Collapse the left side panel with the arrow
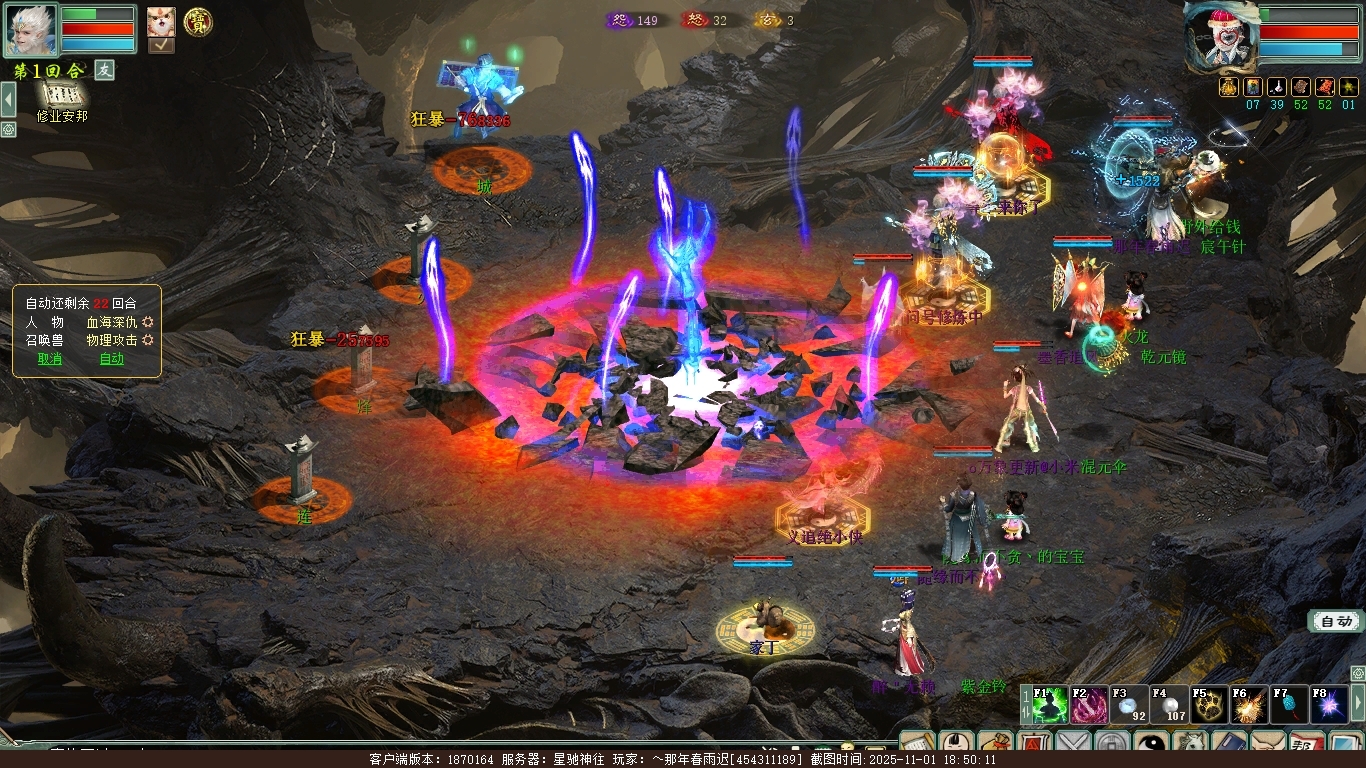 coord(8,100)
